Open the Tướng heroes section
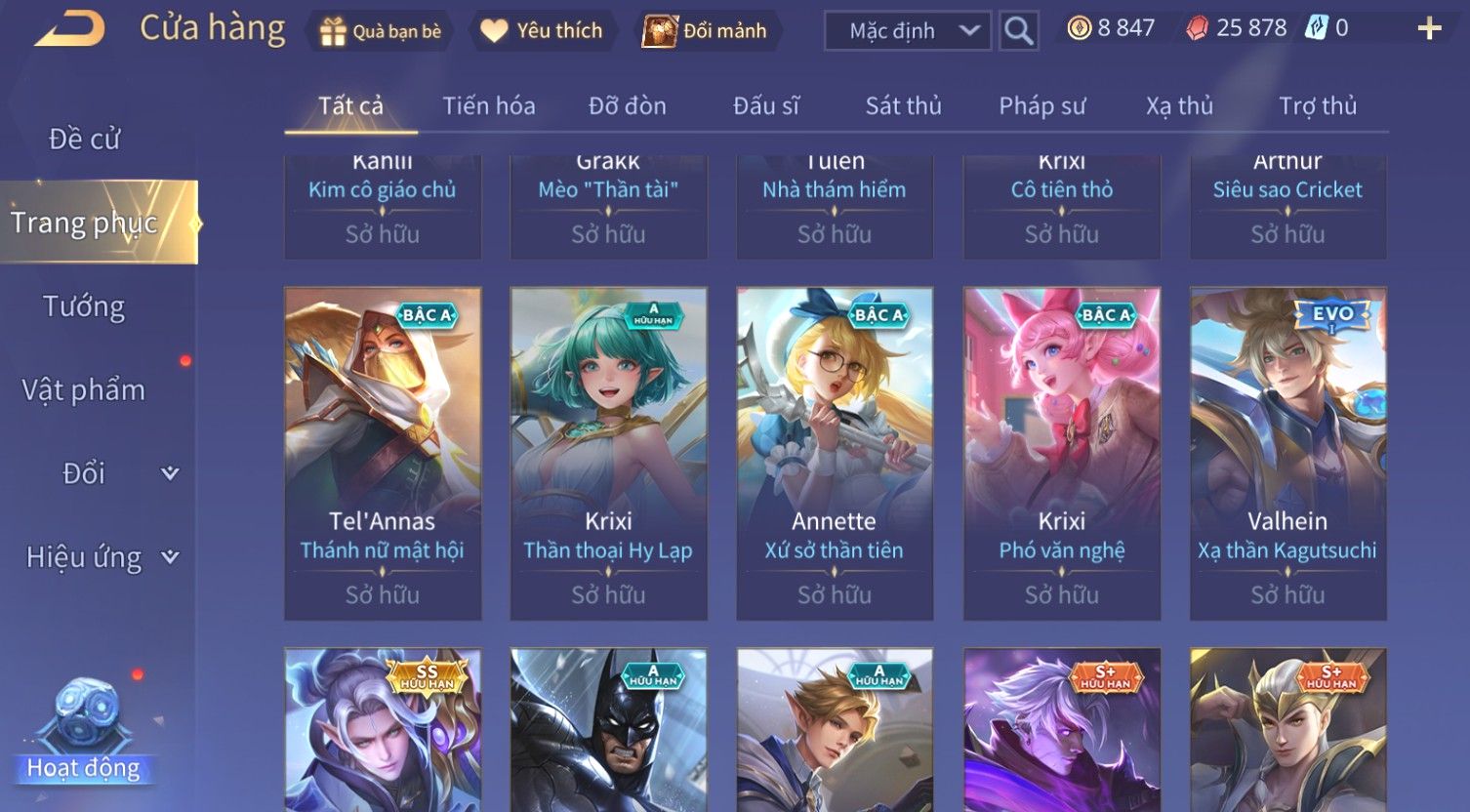1470x812 pixels. click(84, 306)
